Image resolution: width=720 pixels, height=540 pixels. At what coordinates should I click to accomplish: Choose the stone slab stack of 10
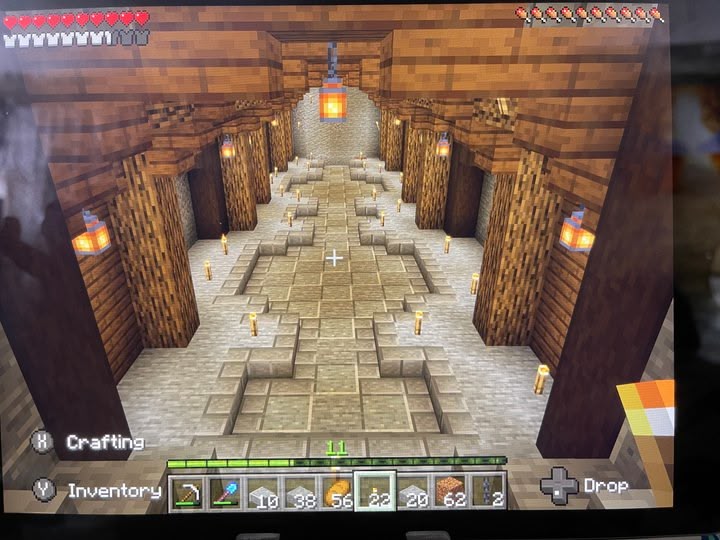click(x=262, y=491)
